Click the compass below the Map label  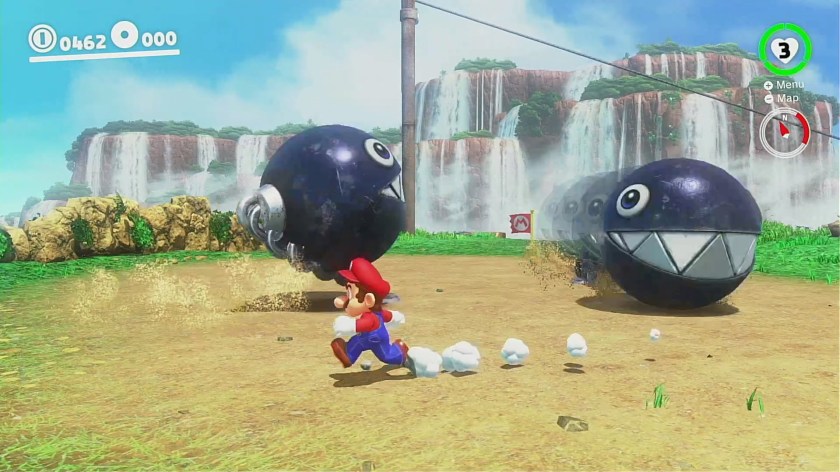(784, 133)
